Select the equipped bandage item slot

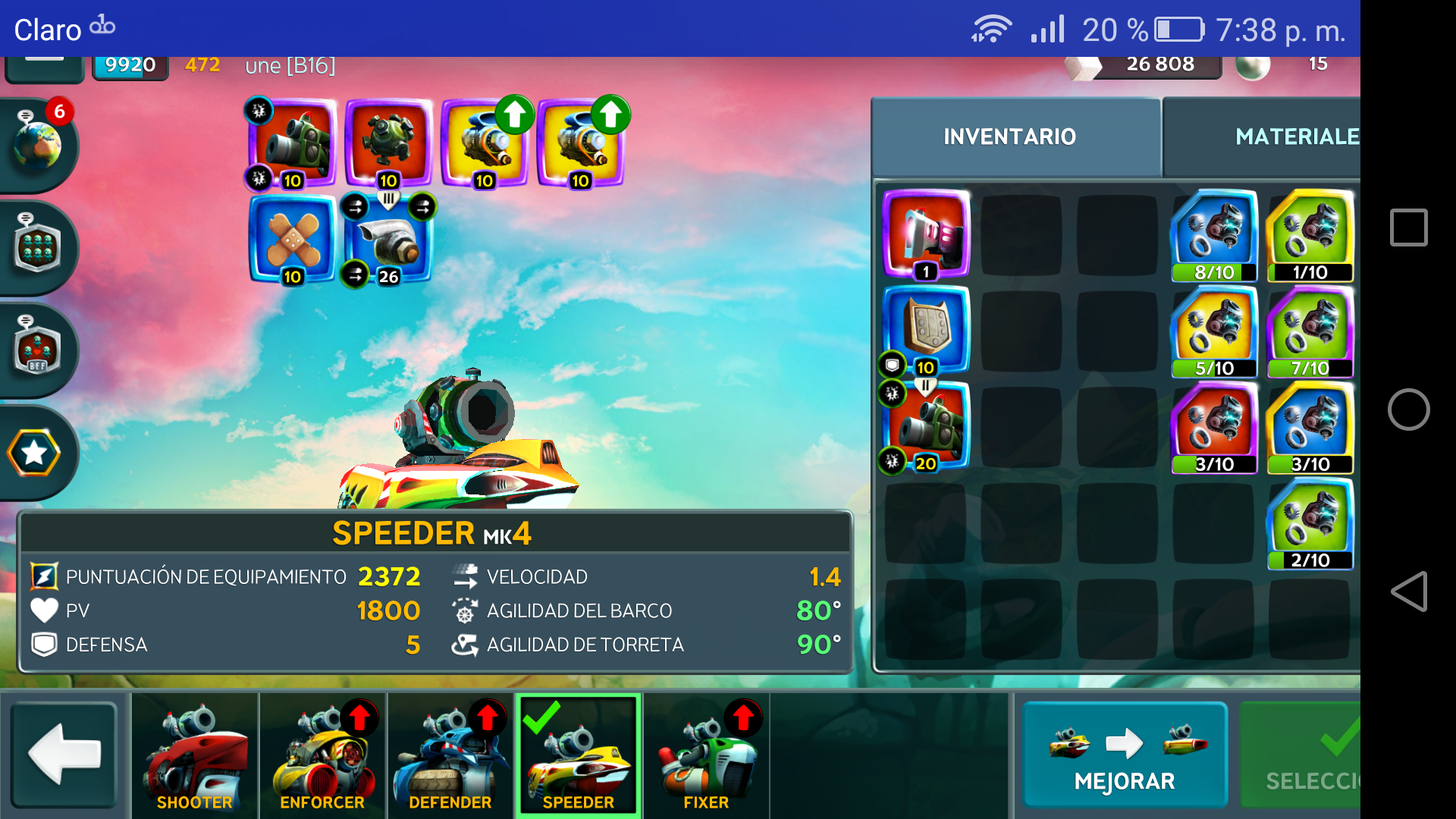coord(292,239)
